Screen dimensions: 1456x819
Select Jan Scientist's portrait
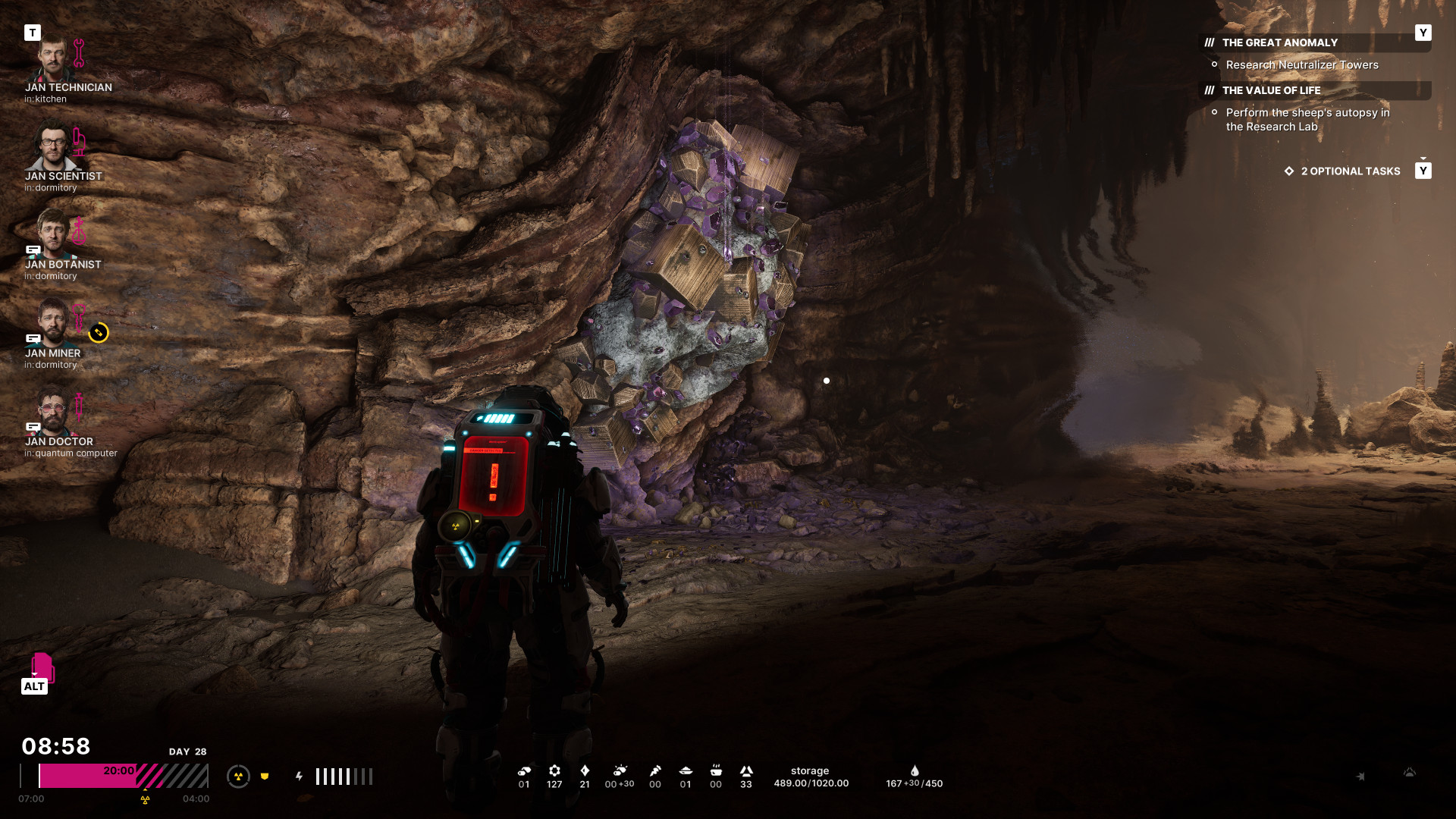click(52, 146)
